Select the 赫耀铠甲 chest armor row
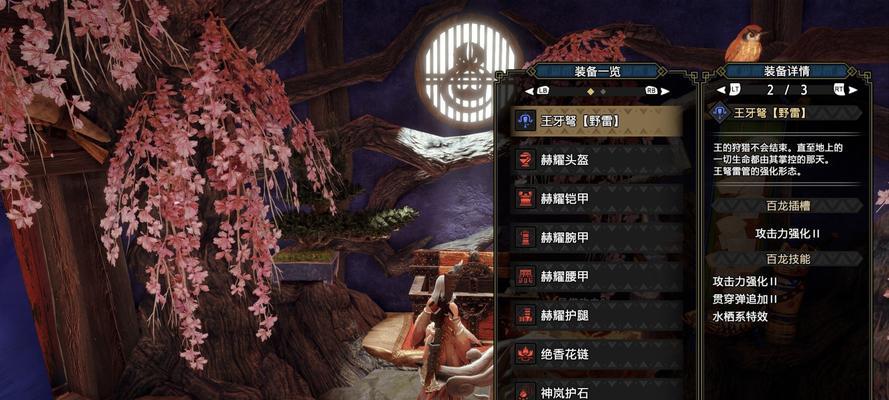Screen dimensions: 889x400 596,198
